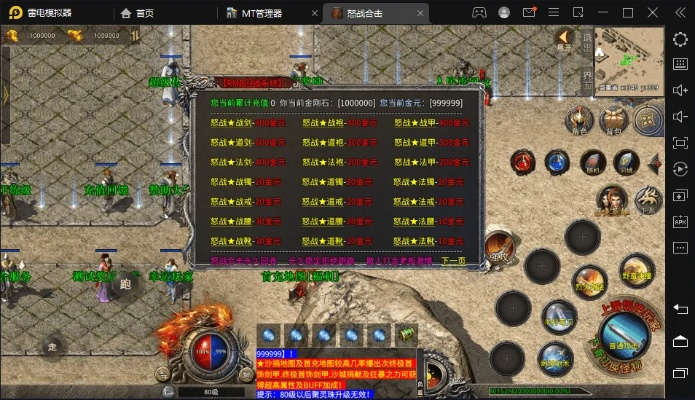
Task: Buy 怒战★战剑 for 800 金元
Action: [x=240, y=122]
